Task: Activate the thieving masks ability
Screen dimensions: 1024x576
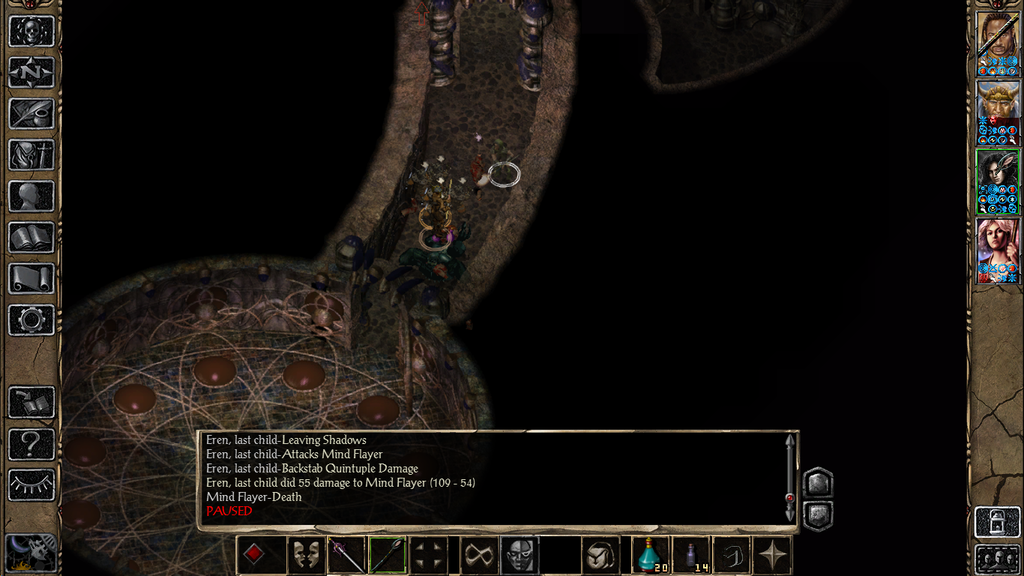Action: 303,555
